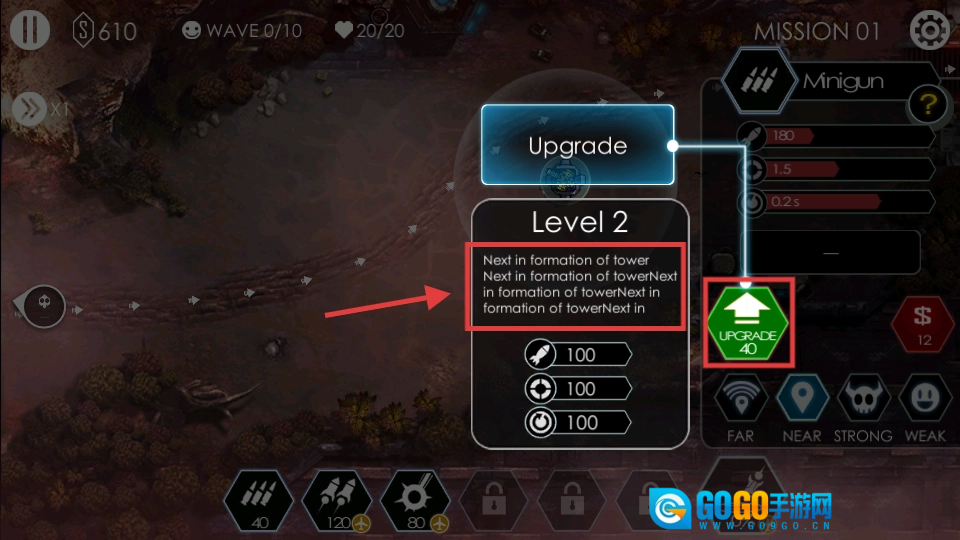960x540 pixels.
Task: Tap the skull wave spawn marker
Action: click(x=44, y=304)
